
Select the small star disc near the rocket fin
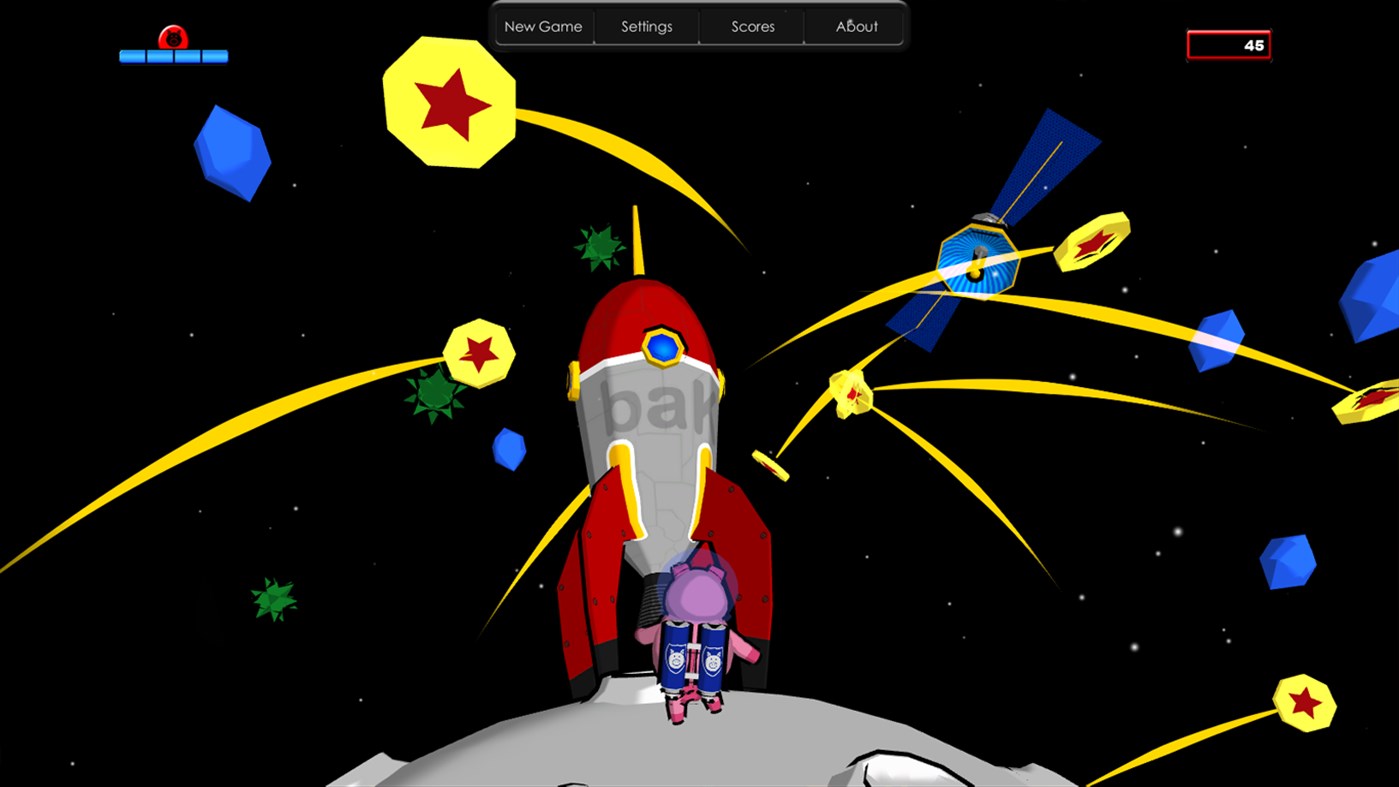[x=770, y=467]
